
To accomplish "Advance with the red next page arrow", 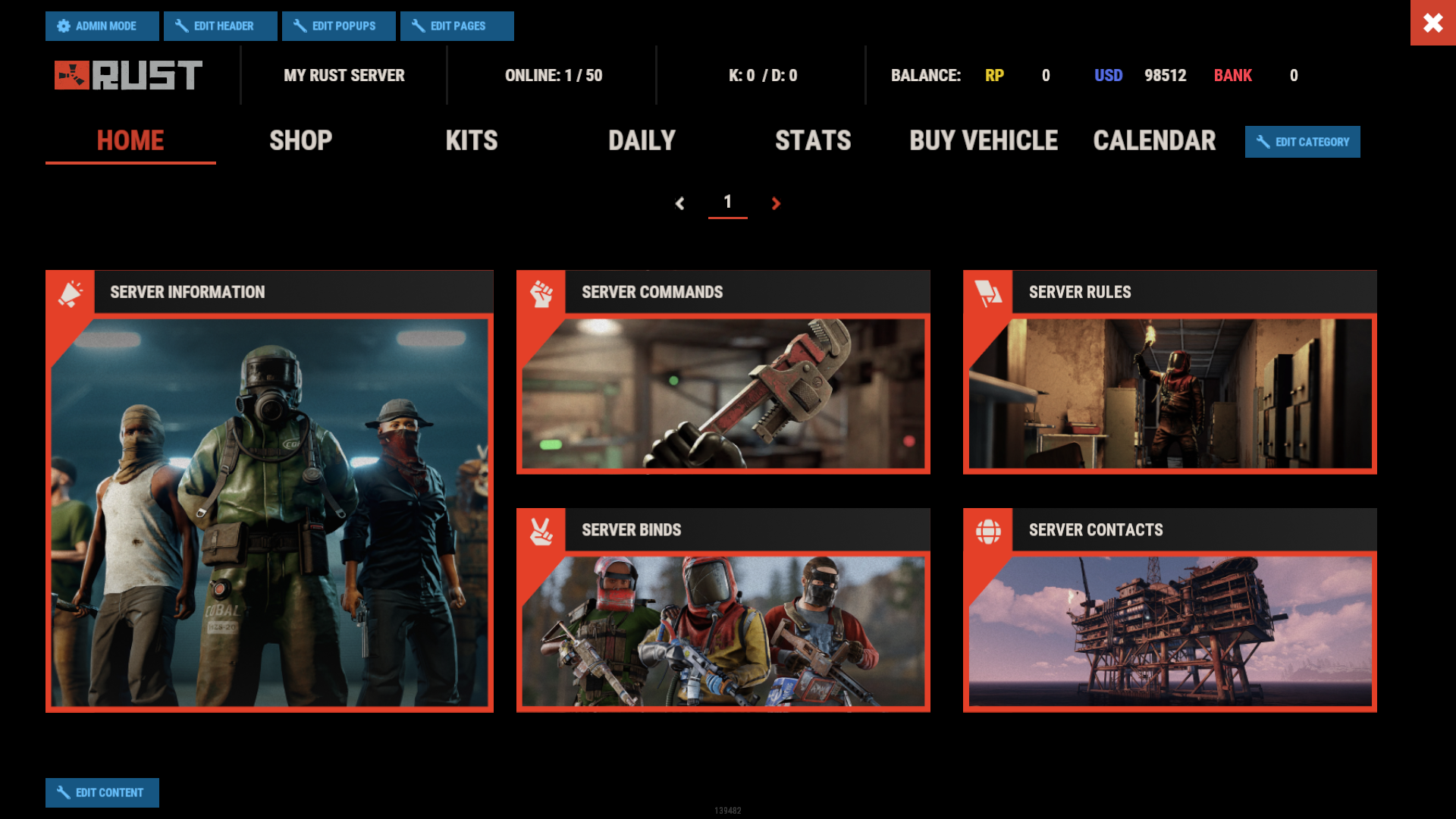I will click(776, 203).
